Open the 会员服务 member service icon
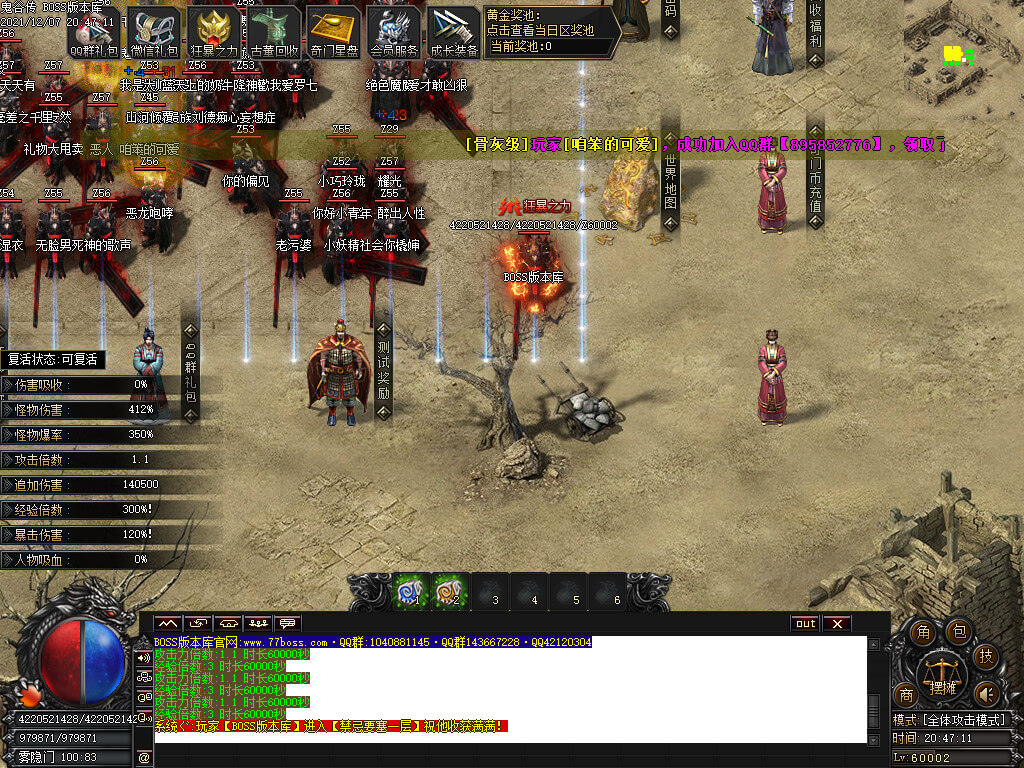The width and height of the screenshot is (1024, 768). click(x=394, y=30)
